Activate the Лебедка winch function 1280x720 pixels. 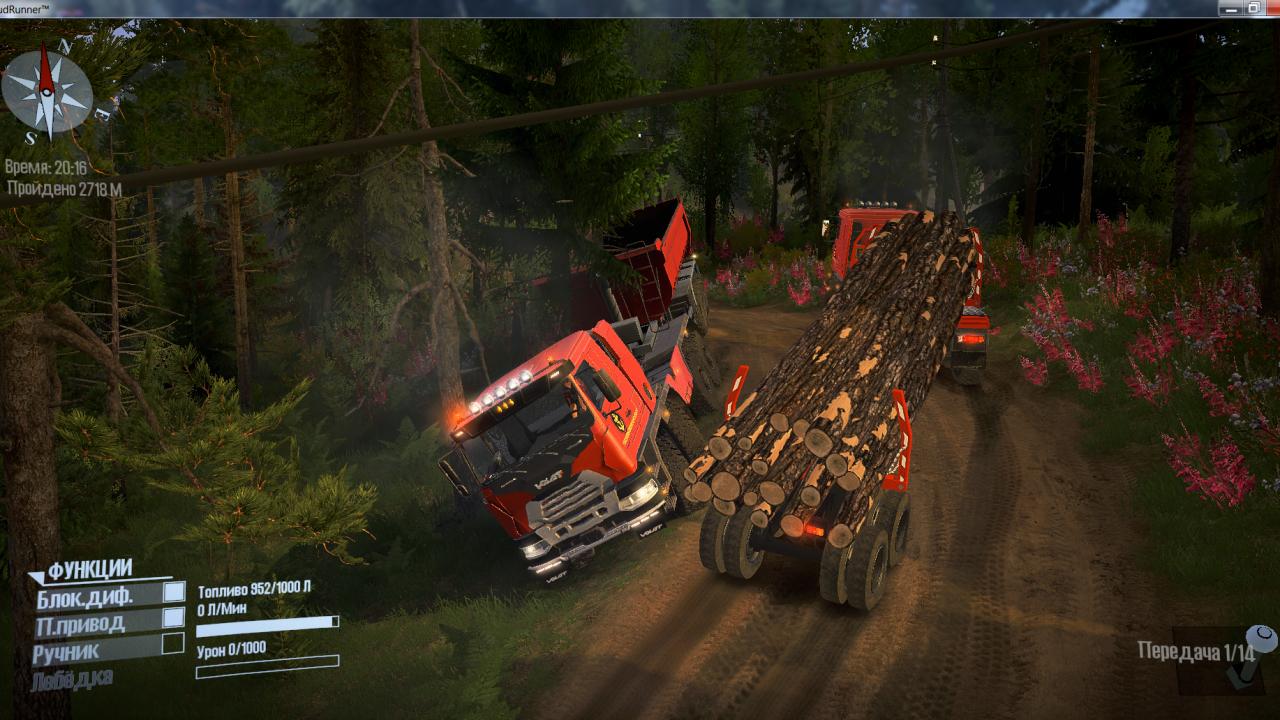click(72, 679)
